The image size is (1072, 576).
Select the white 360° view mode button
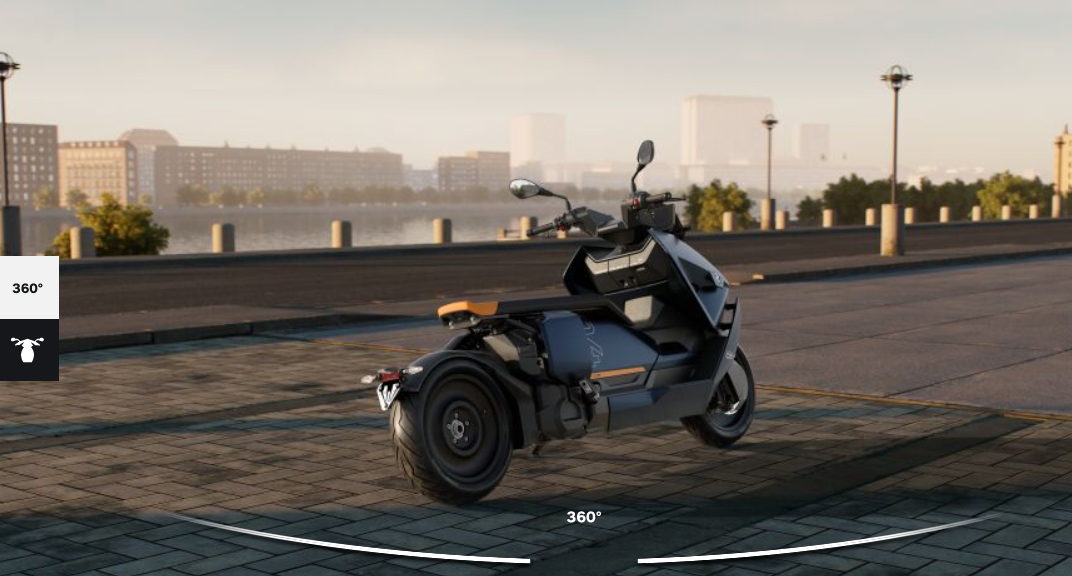(28, 288)
